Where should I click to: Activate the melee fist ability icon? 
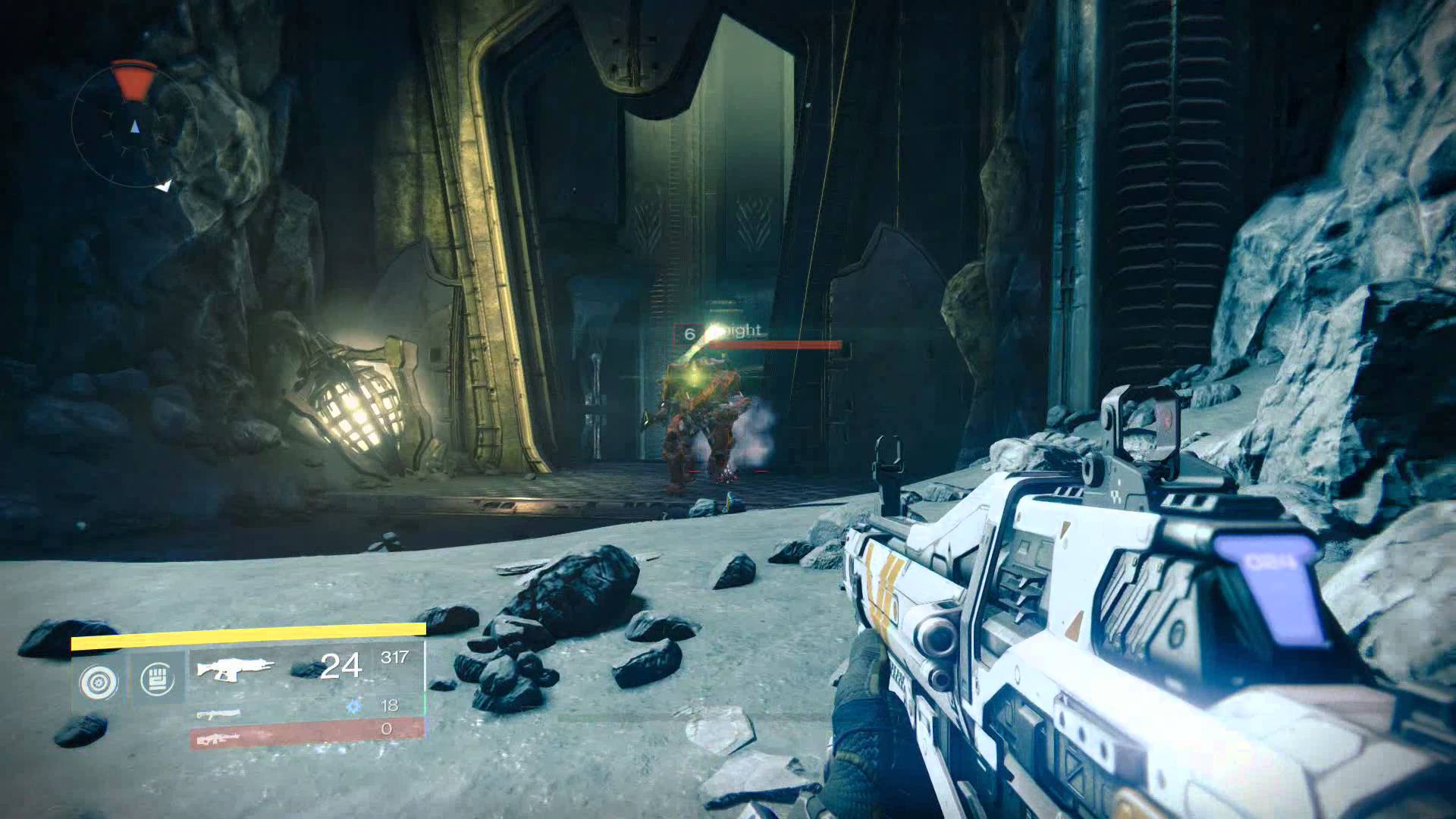click(157, 679)
